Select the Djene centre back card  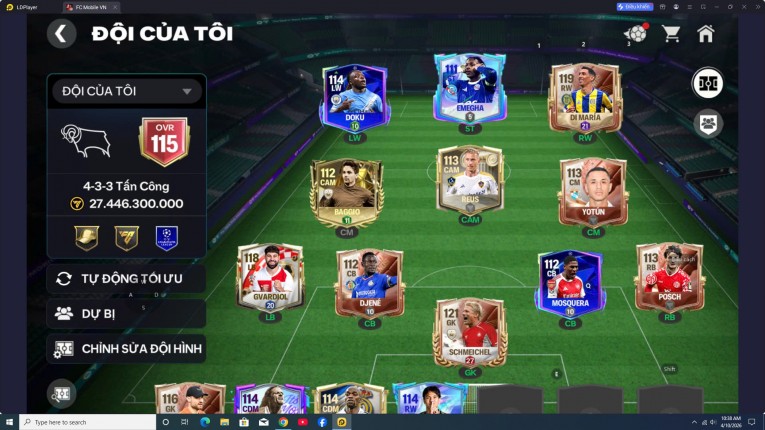369,280
